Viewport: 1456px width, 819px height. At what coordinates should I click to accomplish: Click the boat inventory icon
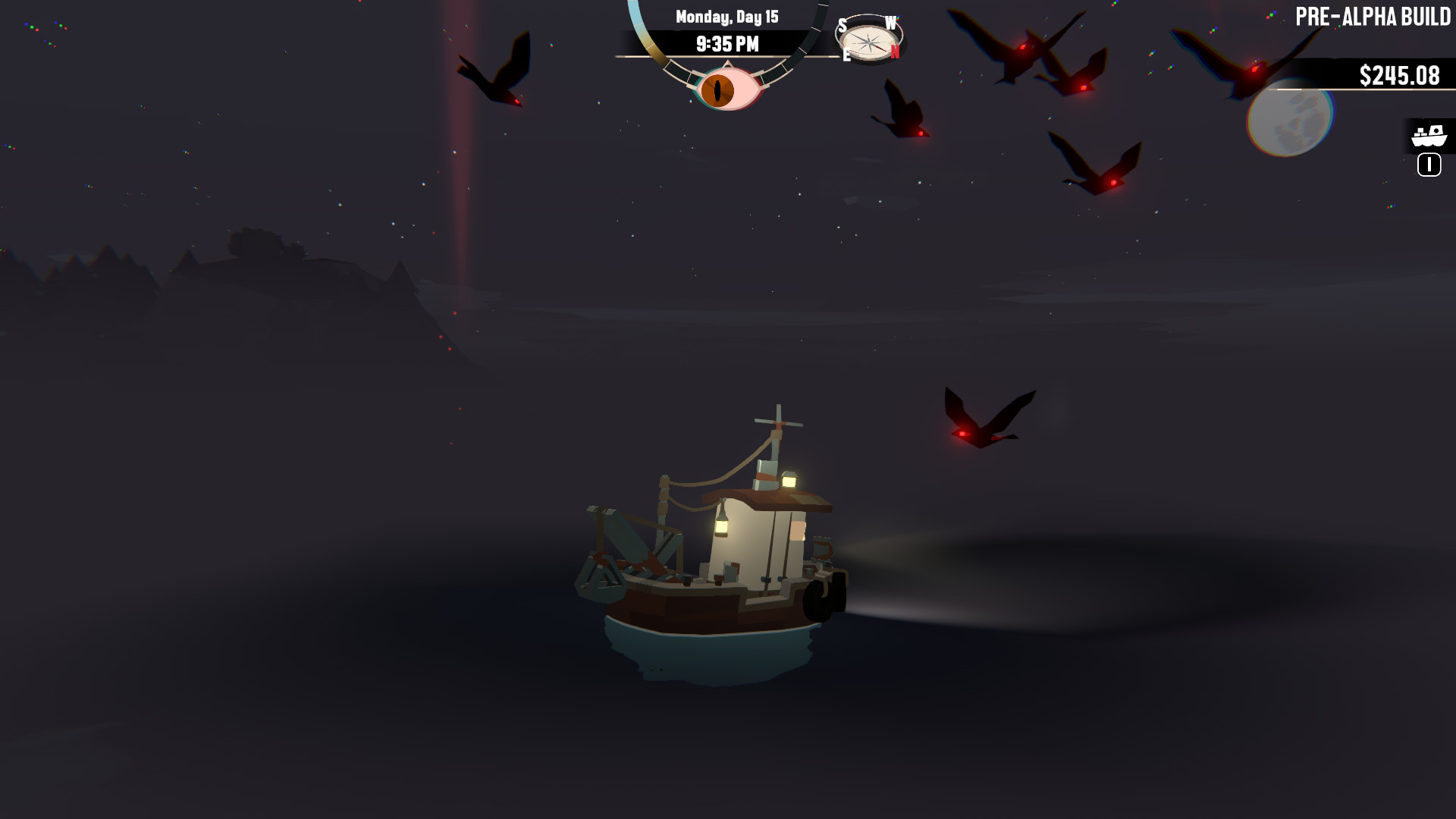tap(1427, 136)
